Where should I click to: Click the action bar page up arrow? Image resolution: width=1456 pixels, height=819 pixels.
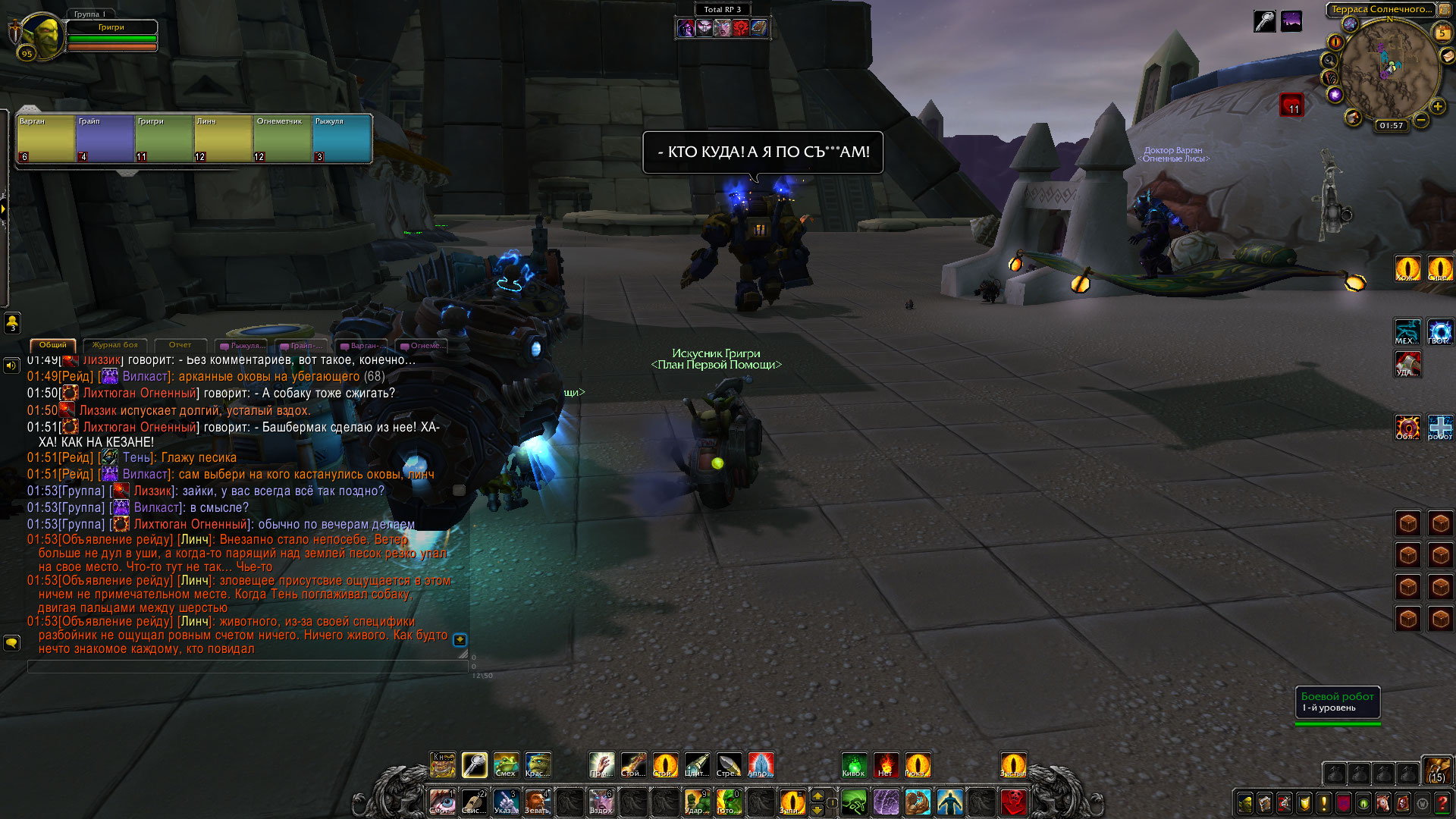point(817,795)
